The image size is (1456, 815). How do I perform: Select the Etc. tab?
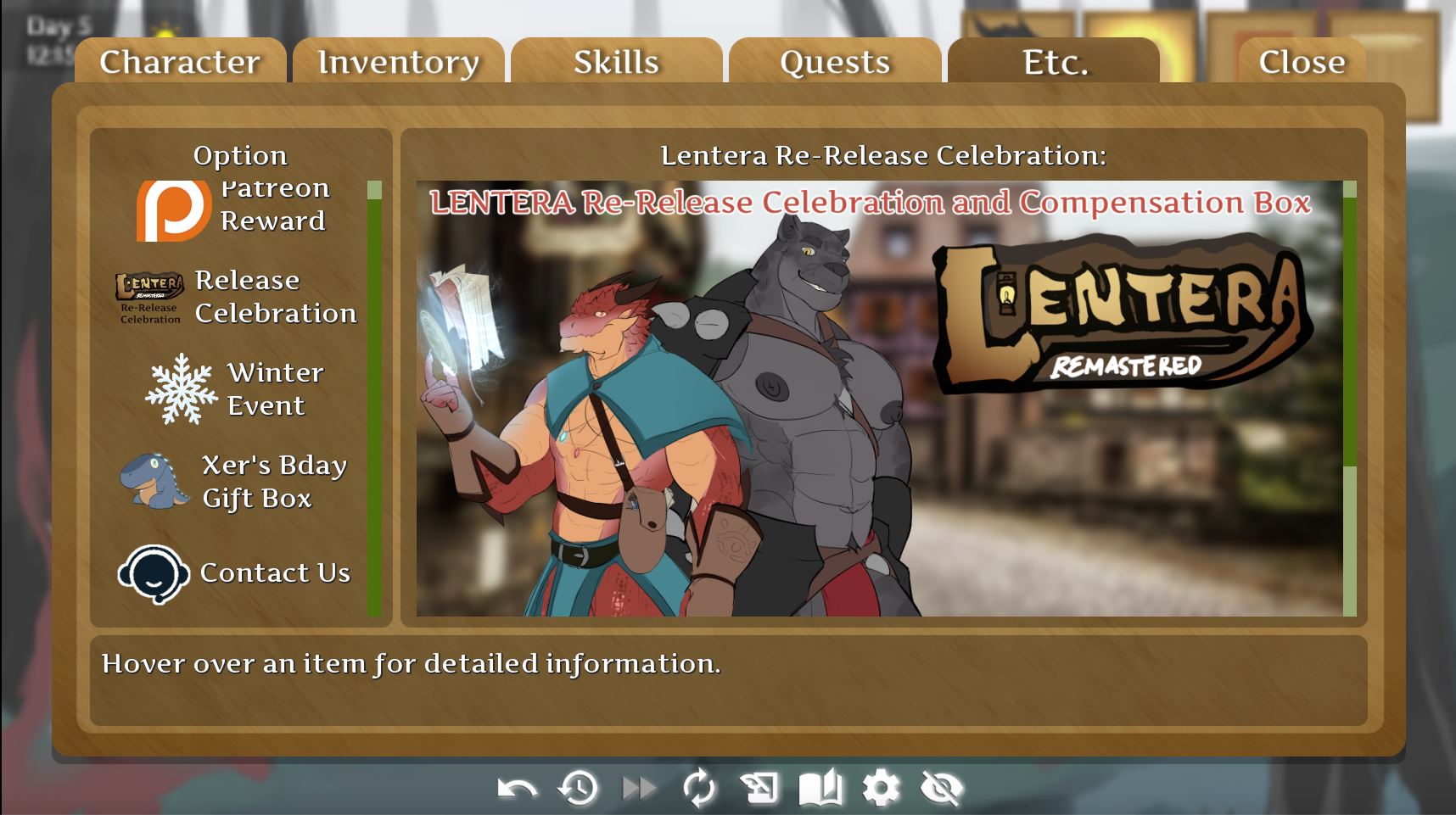click(x=1054, y=62)
